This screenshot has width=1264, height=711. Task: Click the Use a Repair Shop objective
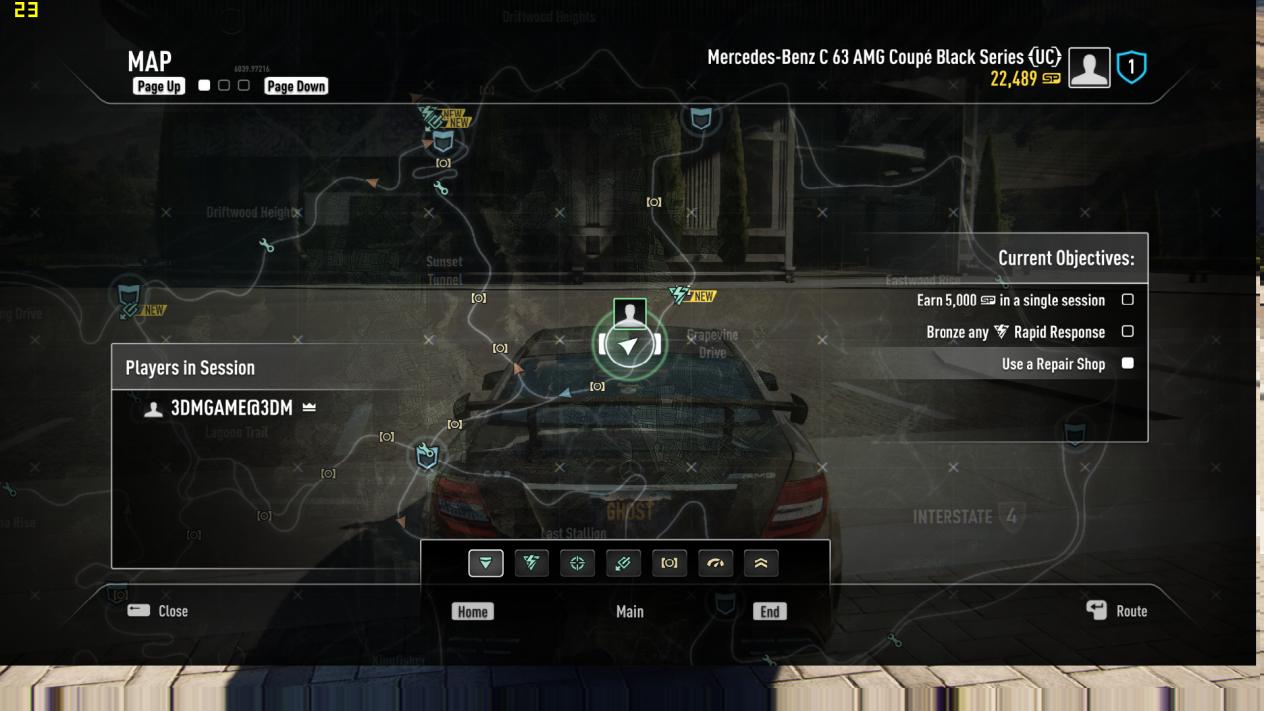1053,364
